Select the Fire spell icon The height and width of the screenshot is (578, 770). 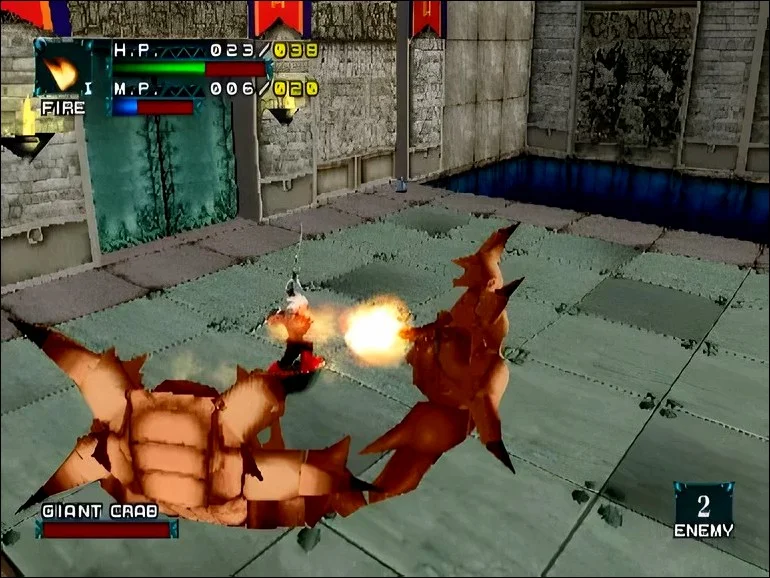coord(60,70)
